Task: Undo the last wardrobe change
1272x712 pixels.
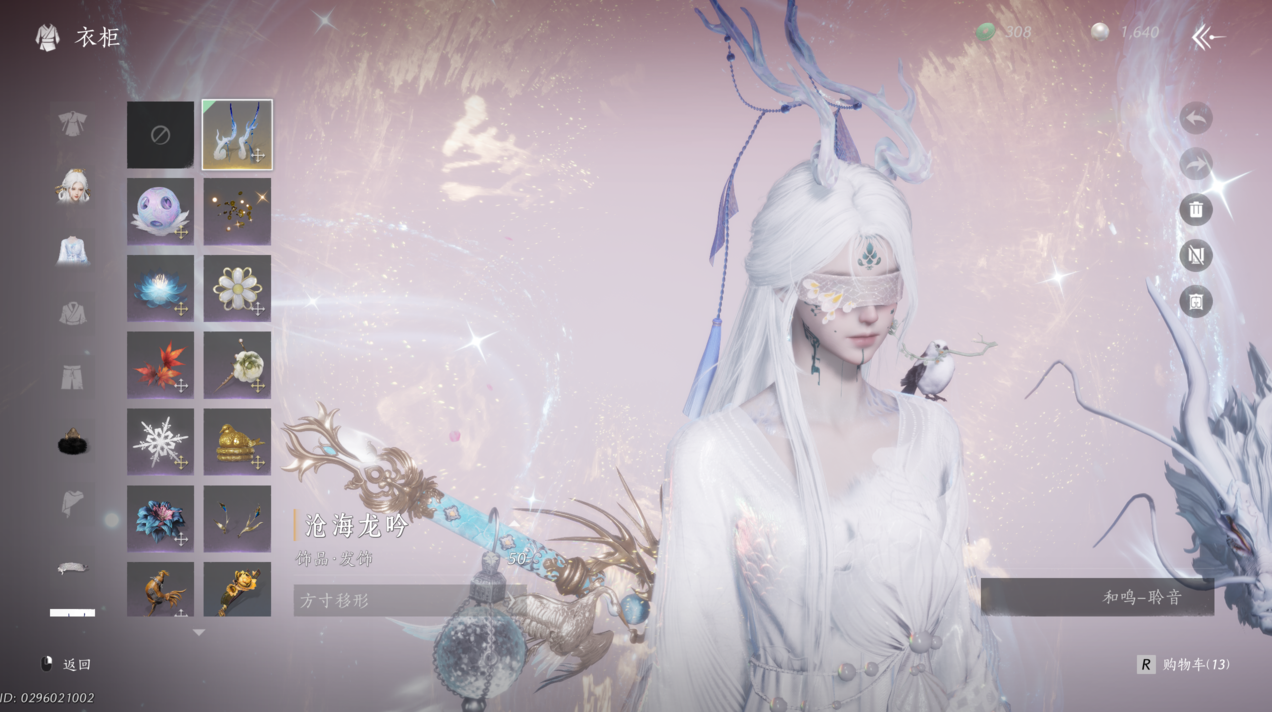Action: (x=1196, y=118)
